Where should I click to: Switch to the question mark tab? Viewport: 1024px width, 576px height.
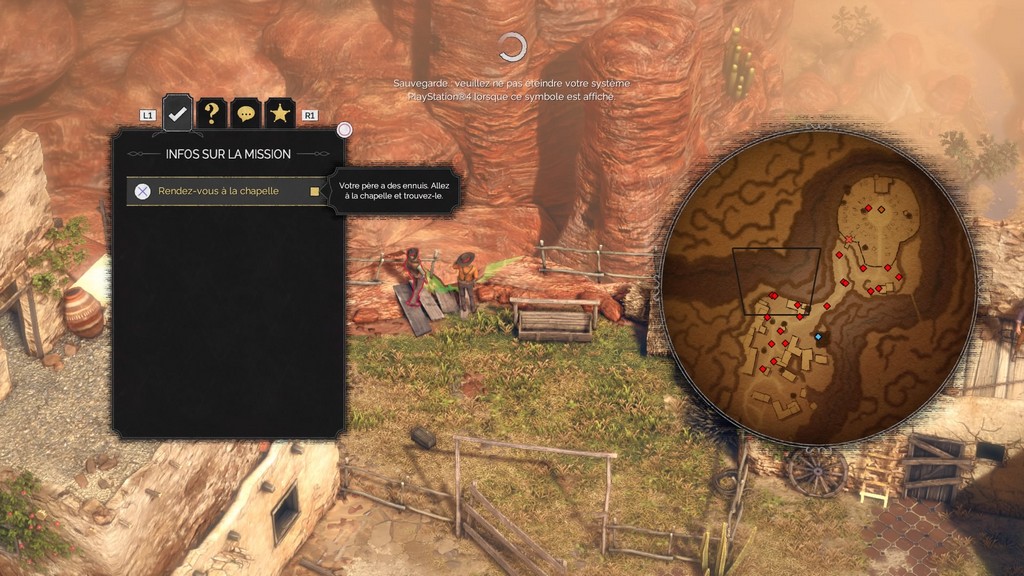point(211,114)
